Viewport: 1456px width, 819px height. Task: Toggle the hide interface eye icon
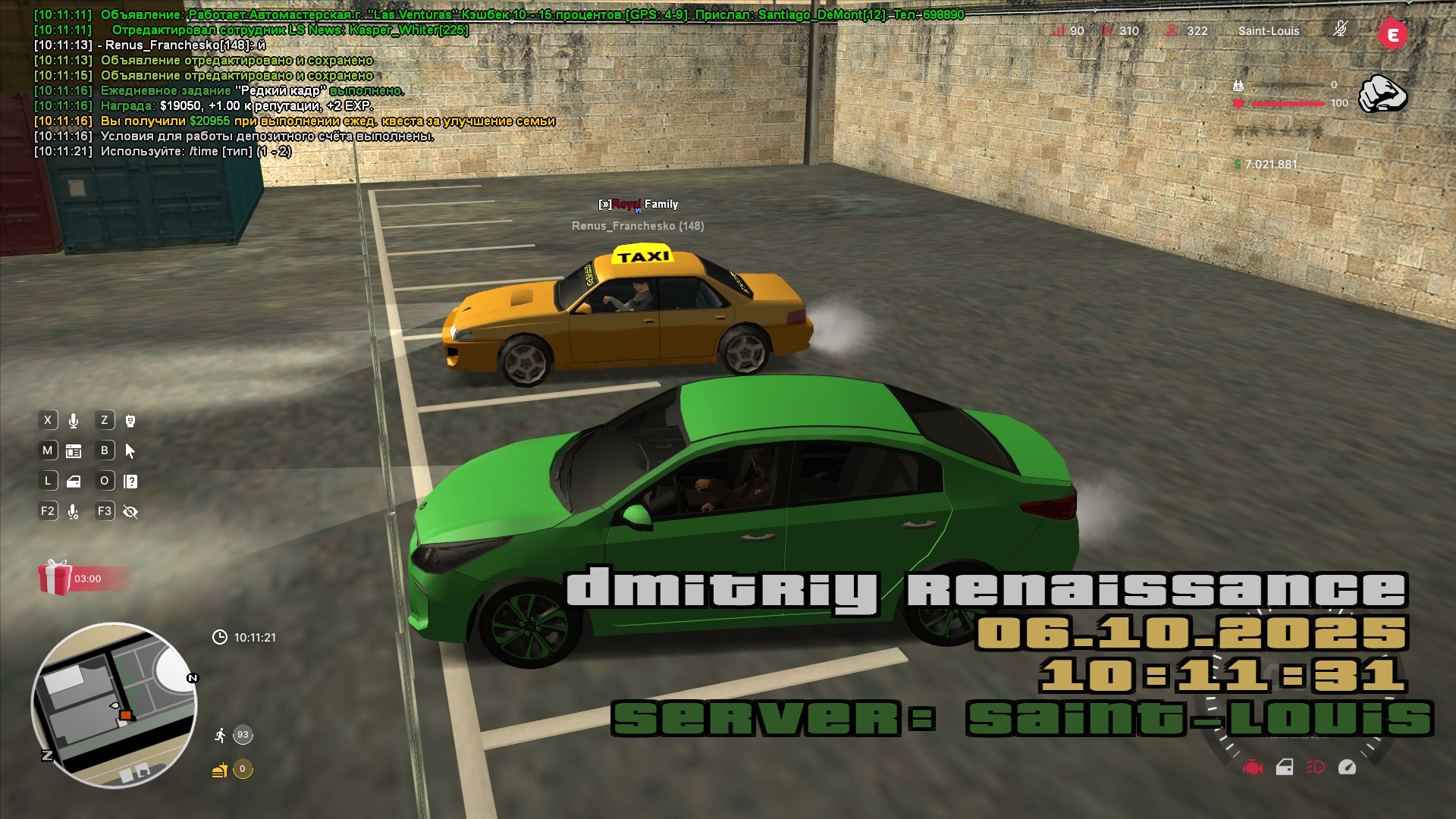130,512
